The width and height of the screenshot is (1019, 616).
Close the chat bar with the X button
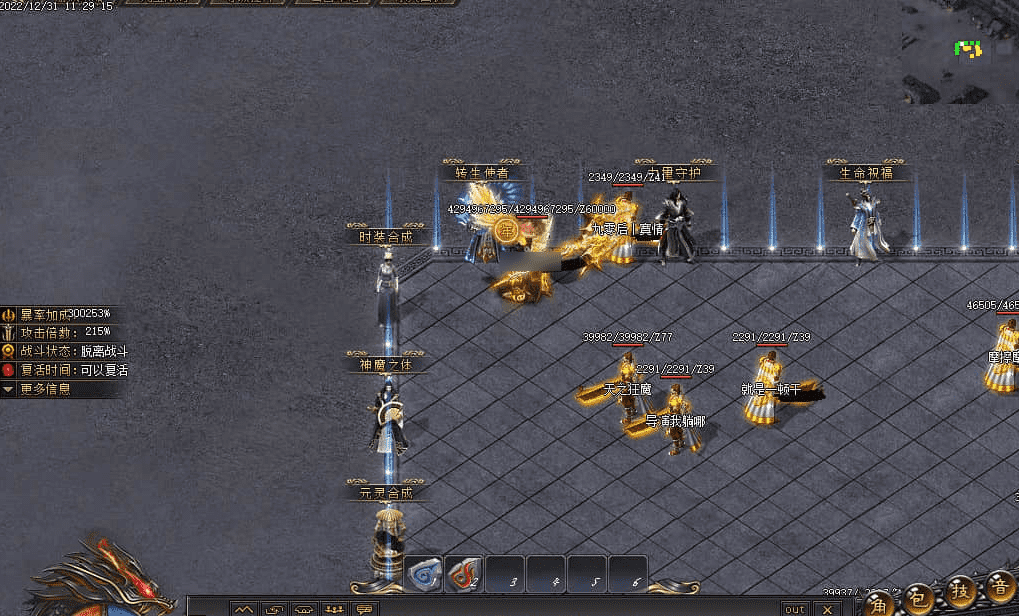pos(827,609)
